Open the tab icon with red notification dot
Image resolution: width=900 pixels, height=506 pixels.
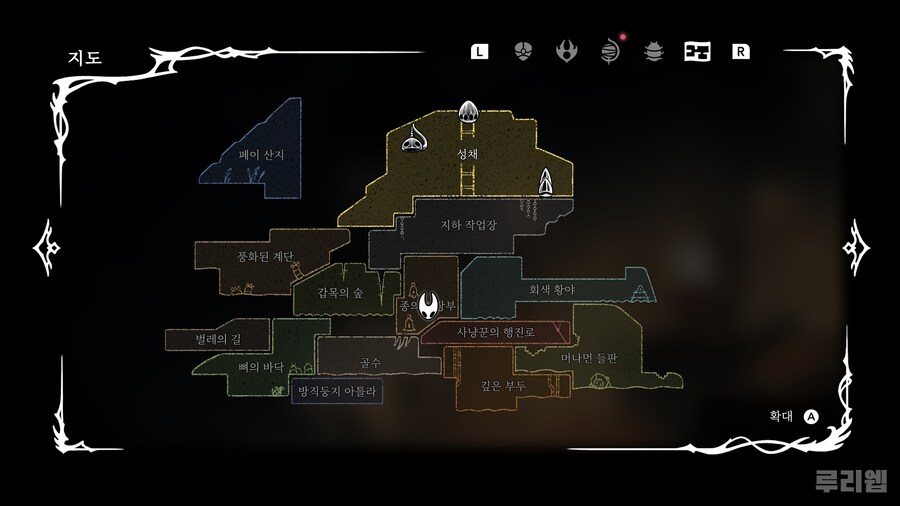[x=609, y=51]
